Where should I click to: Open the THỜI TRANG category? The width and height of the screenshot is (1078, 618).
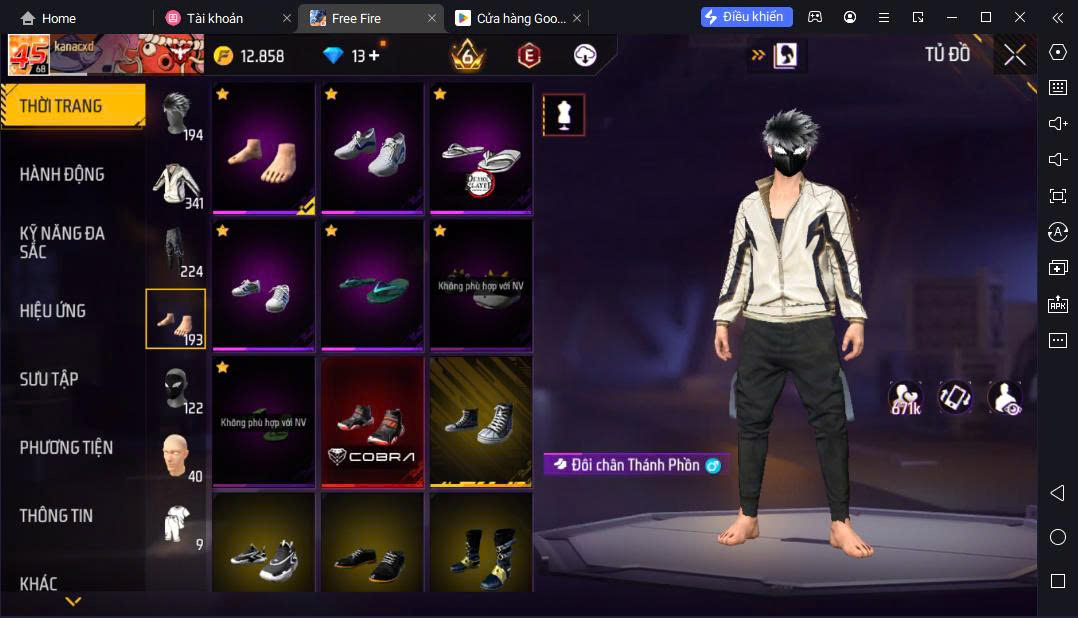[x=62, y=106]
